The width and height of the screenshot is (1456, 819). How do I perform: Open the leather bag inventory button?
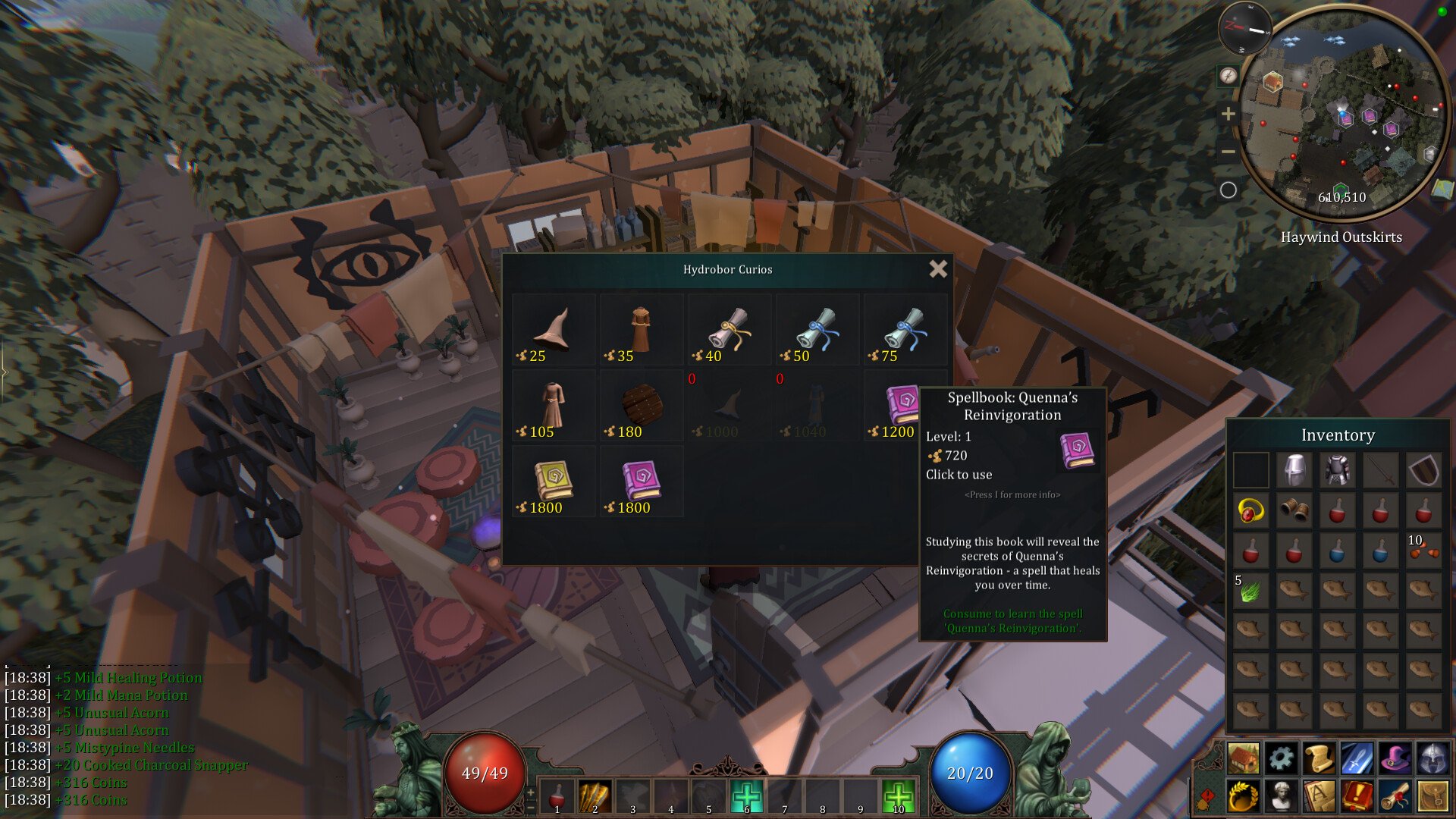[1433, 797]
